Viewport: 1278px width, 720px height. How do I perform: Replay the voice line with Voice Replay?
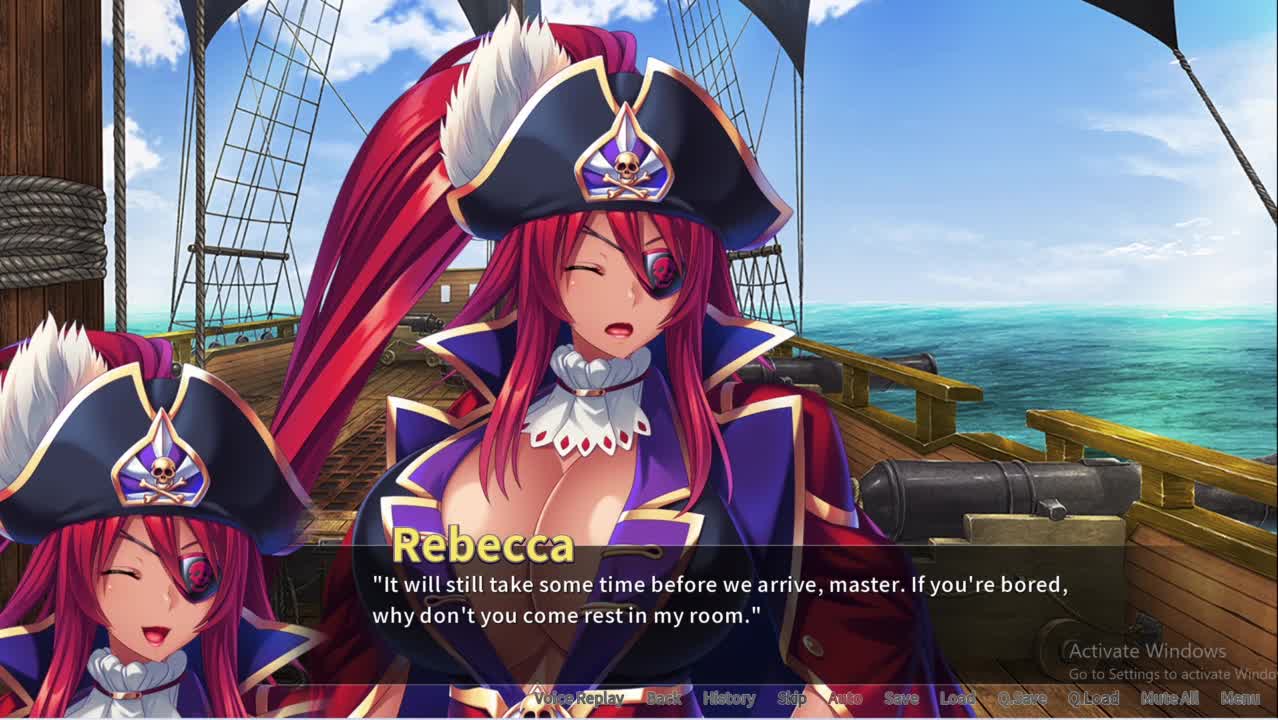click(x=579, y=698)
